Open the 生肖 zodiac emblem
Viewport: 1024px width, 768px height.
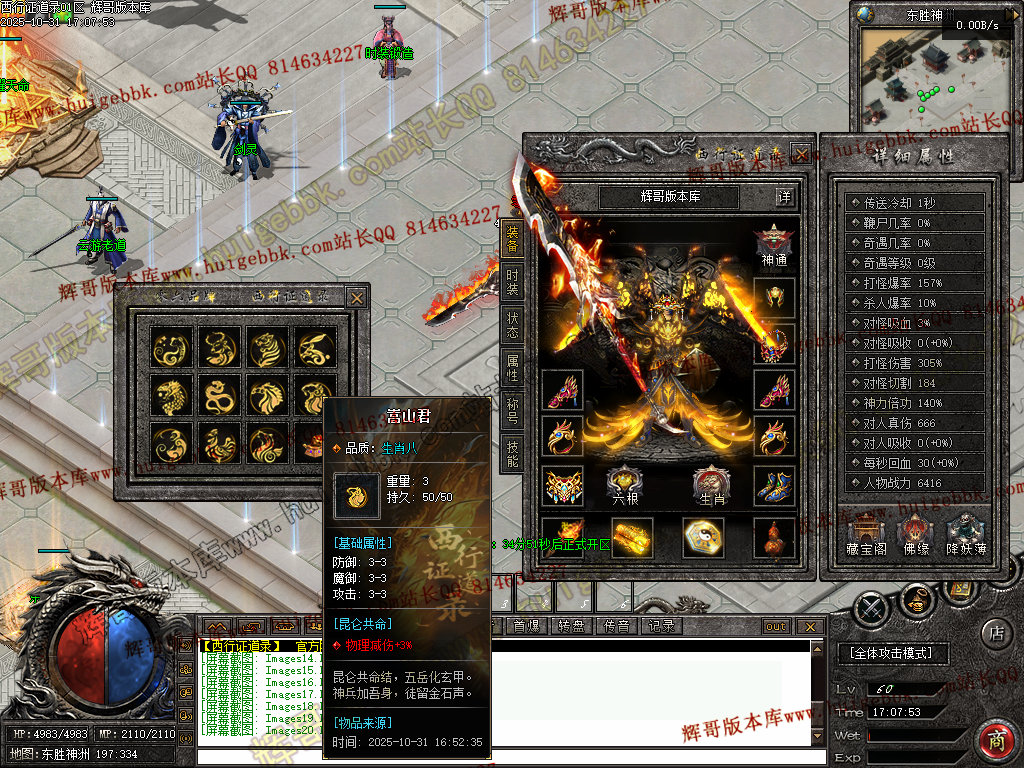click(x=711, y=485)
